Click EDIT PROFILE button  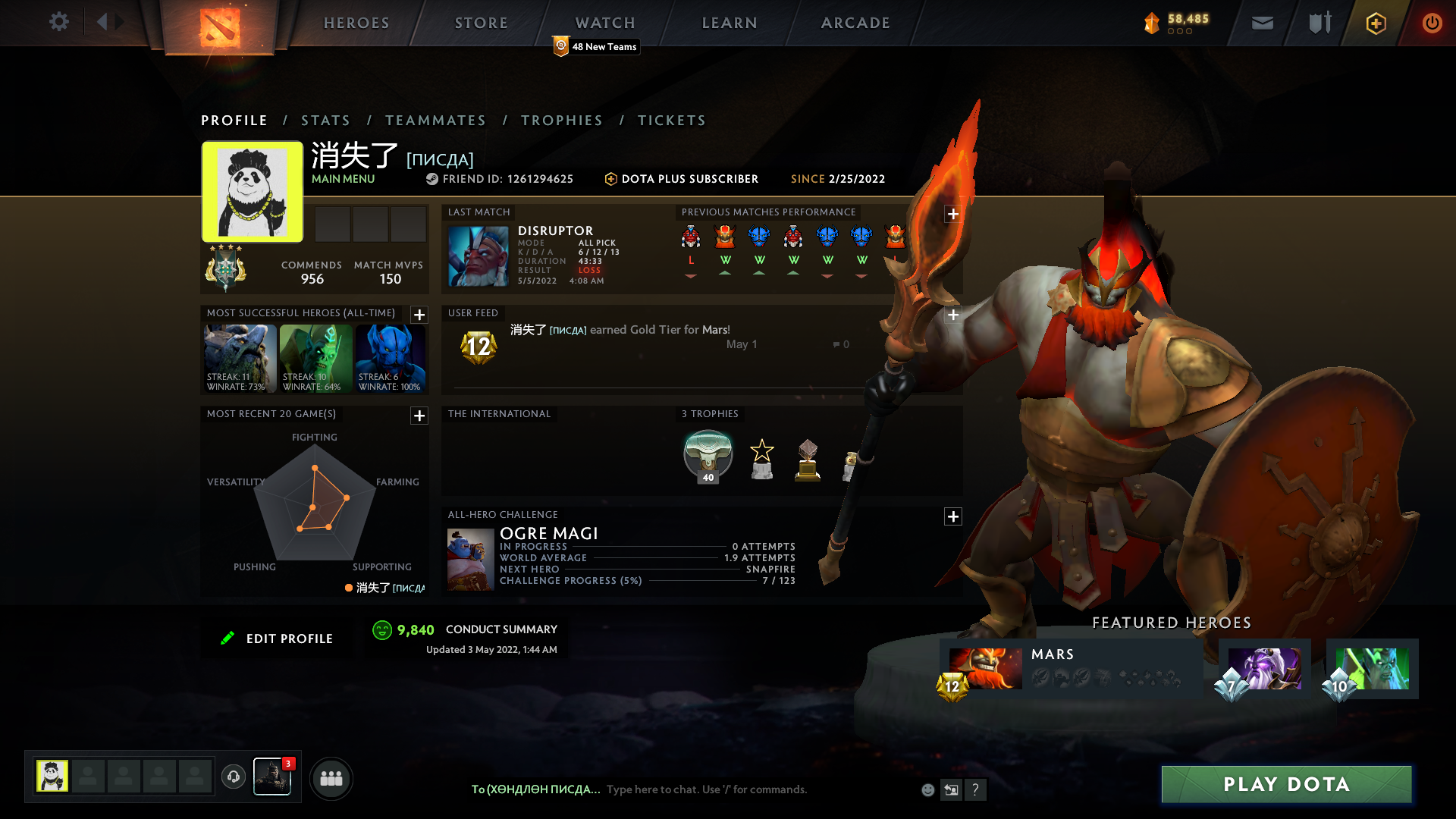(x=278, y=638)
